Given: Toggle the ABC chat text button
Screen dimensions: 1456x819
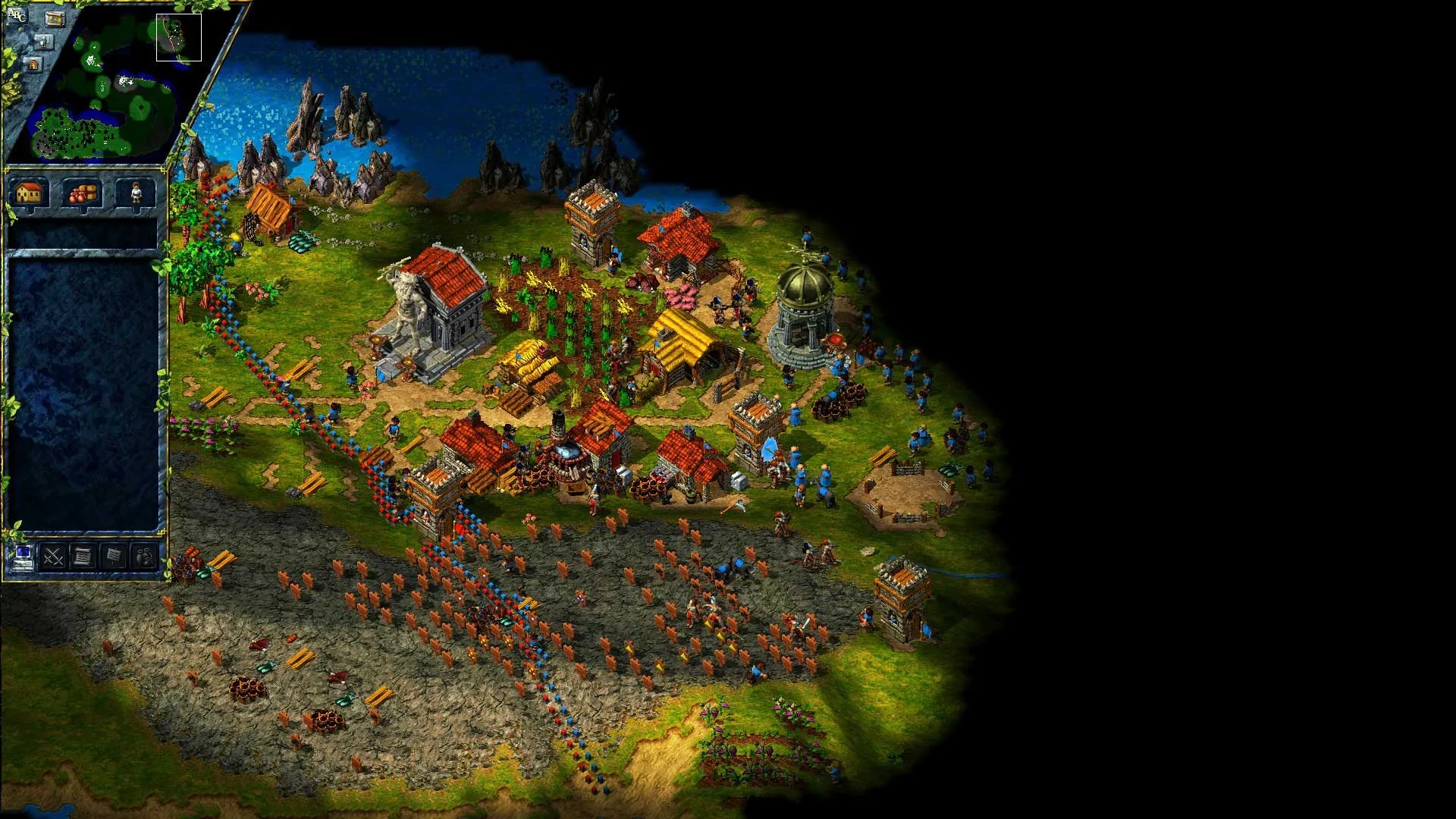Looking at the screenshot, I should point(16,14).
